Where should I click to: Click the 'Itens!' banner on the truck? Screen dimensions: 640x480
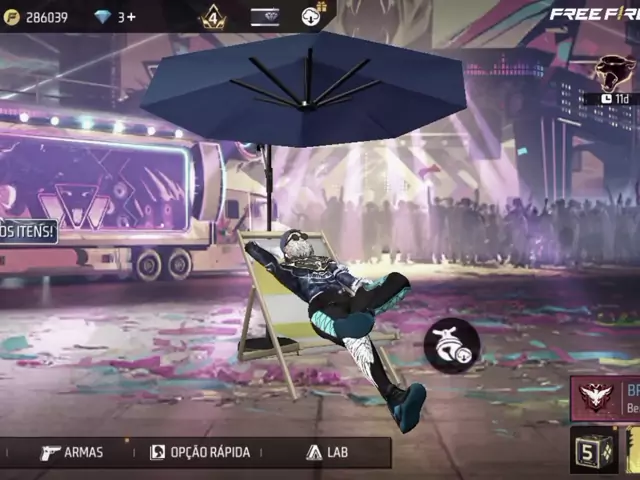coord(27,232)
